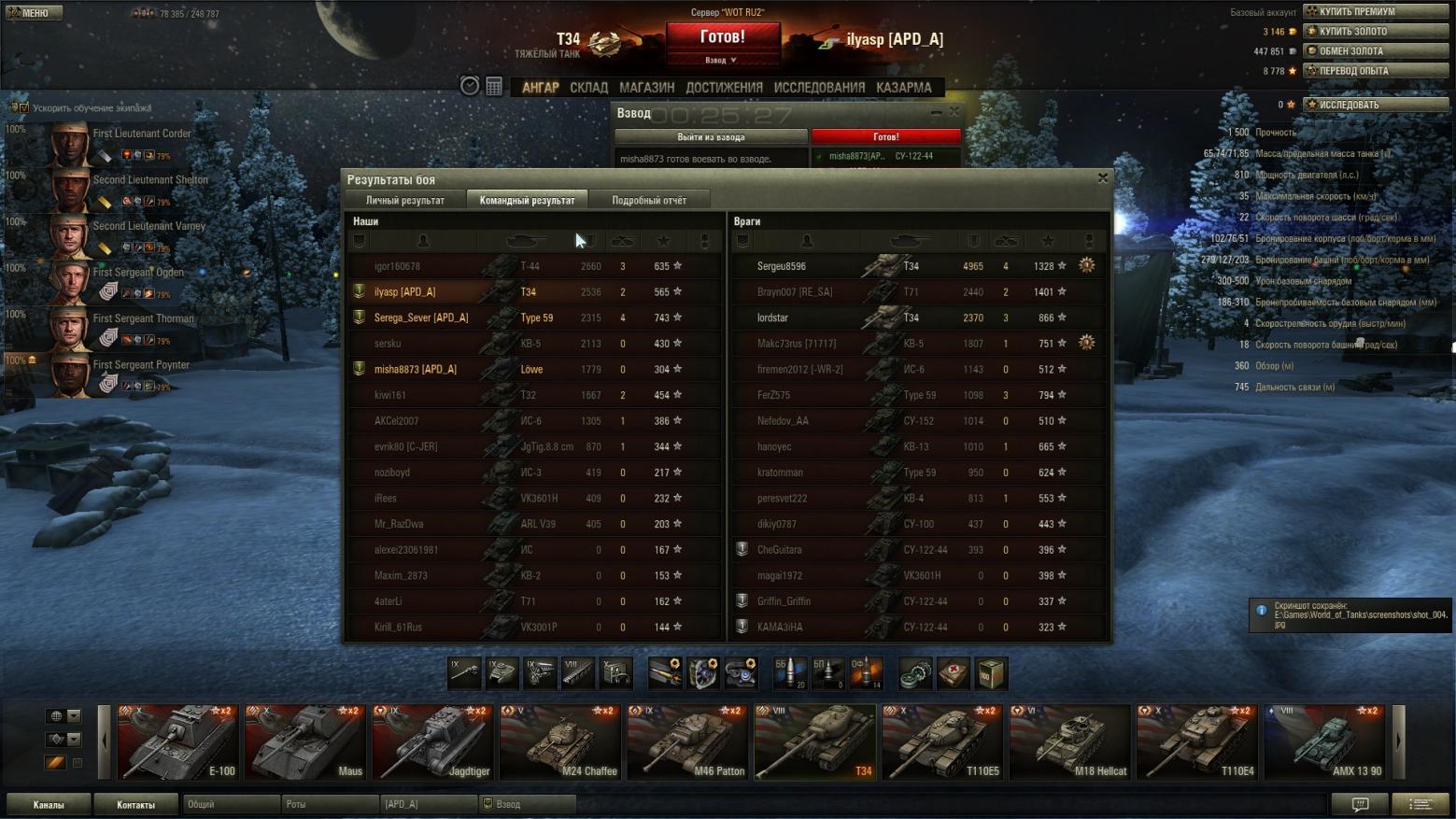Switch to the Личный результат tab
Screen dimensions: 1456x819
(404, 200)
